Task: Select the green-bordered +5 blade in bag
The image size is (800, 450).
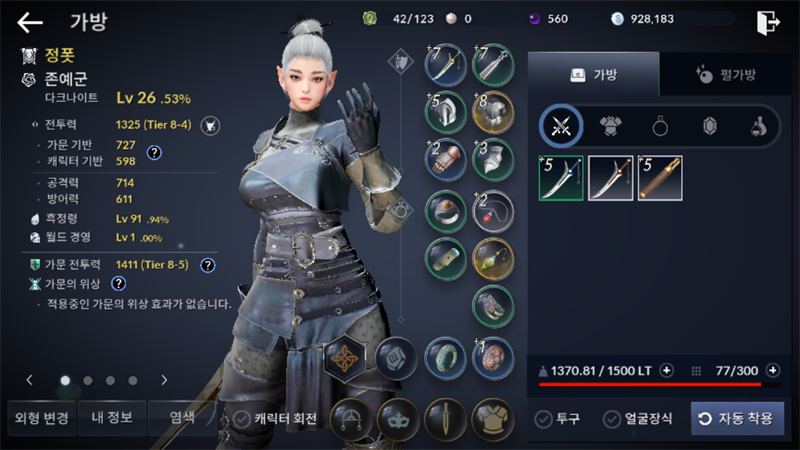Action: click(561, 177)
